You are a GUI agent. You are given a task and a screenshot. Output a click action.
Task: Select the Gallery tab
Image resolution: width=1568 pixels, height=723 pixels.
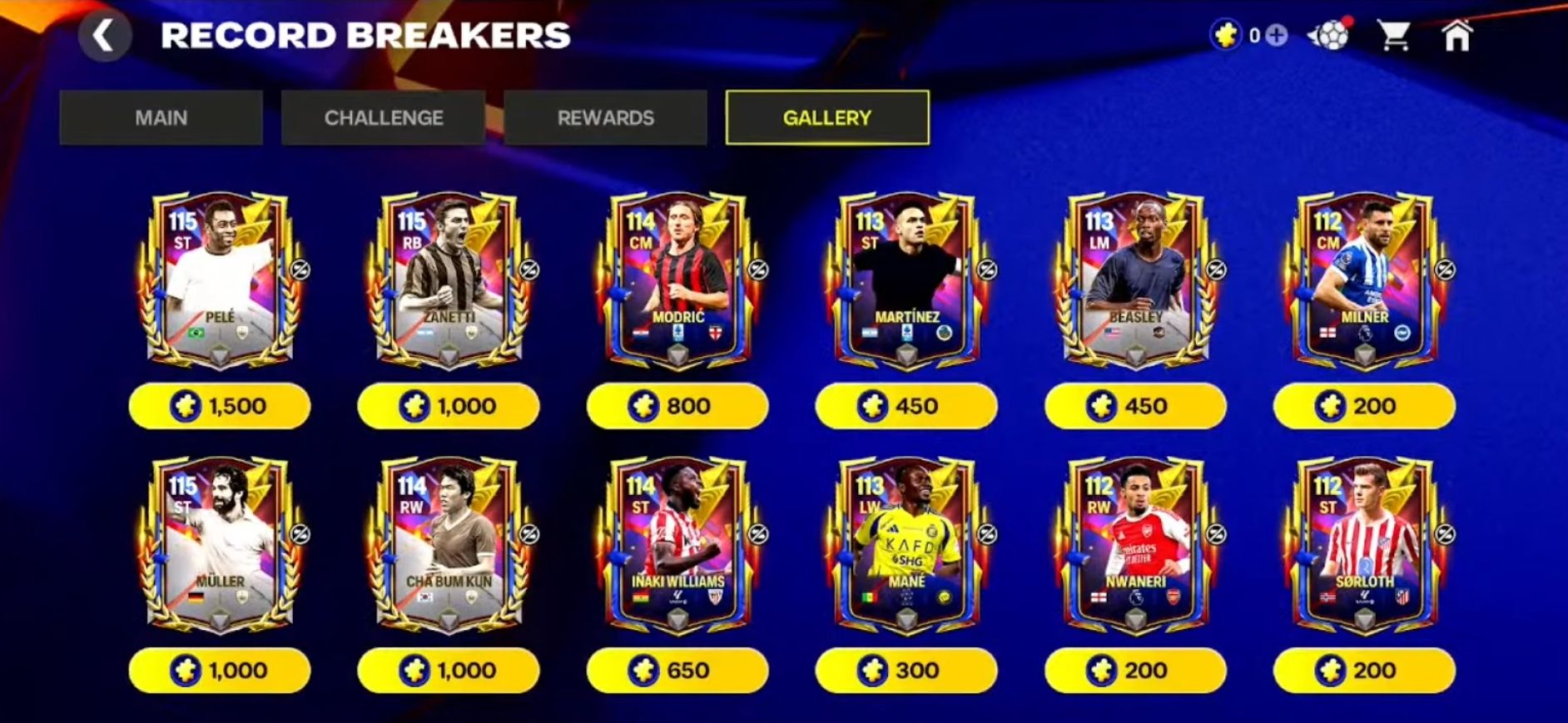[x=827, y=118]
